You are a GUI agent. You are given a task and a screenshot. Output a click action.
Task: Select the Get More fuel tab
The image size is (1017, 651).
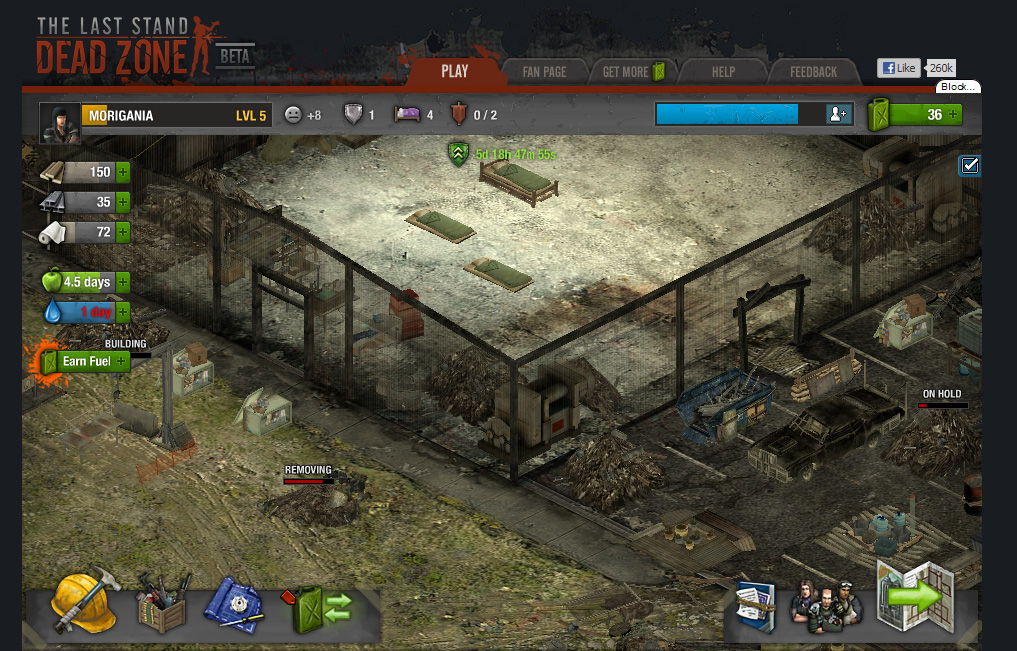click(633, 72)
